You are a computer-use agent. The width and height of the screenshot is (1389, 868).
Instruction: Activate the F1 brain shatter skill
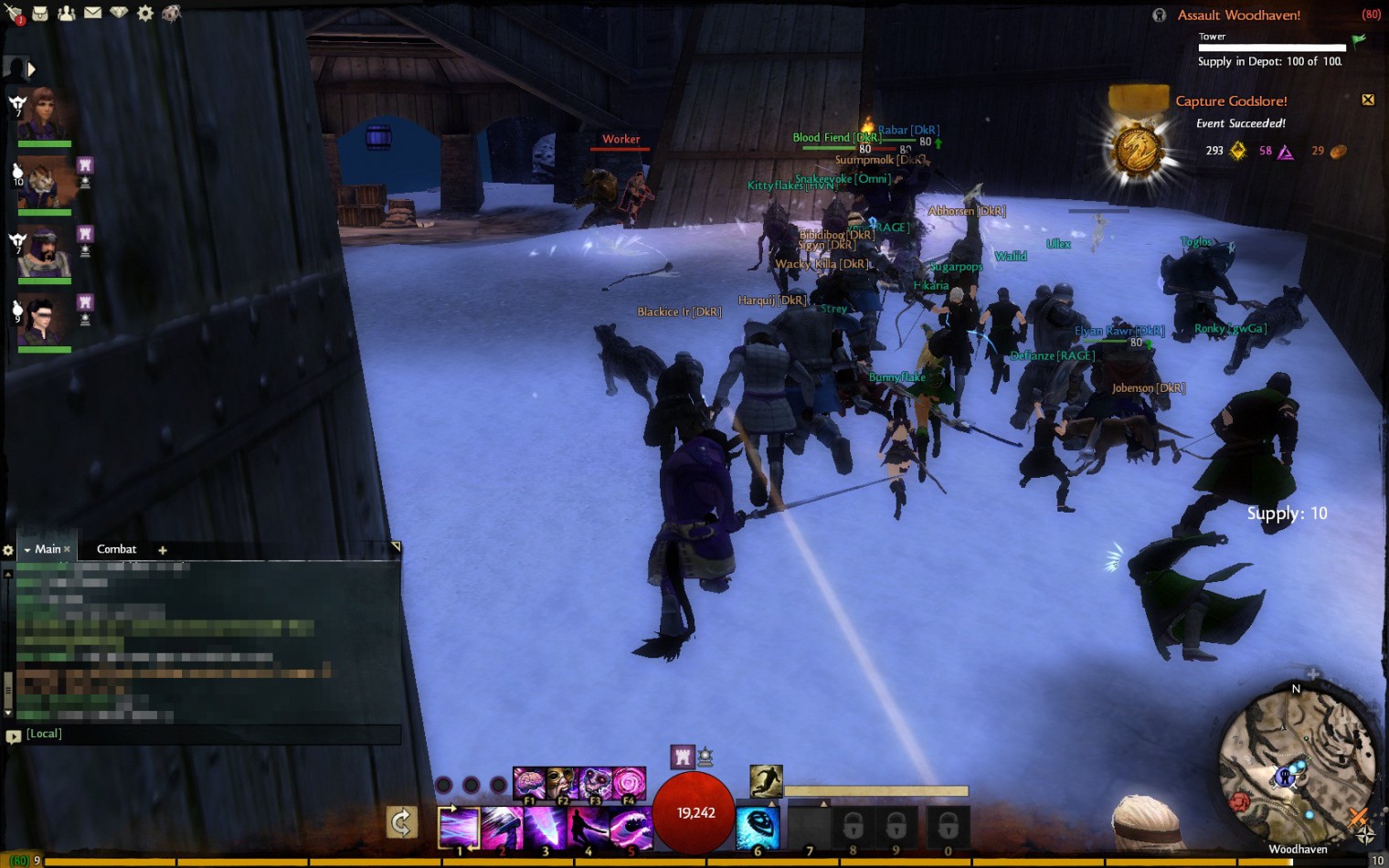pyautogui.click(x=529, y=783)
